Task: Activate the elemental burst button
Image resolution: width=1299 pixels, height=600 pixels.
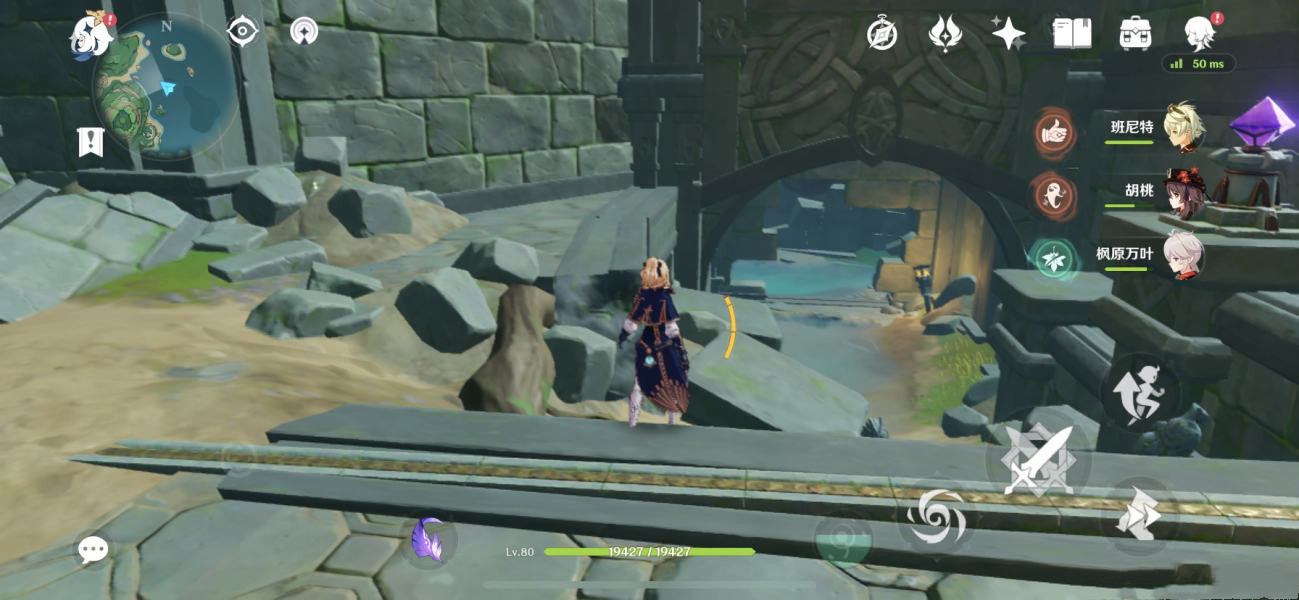Action: (843, 540)
